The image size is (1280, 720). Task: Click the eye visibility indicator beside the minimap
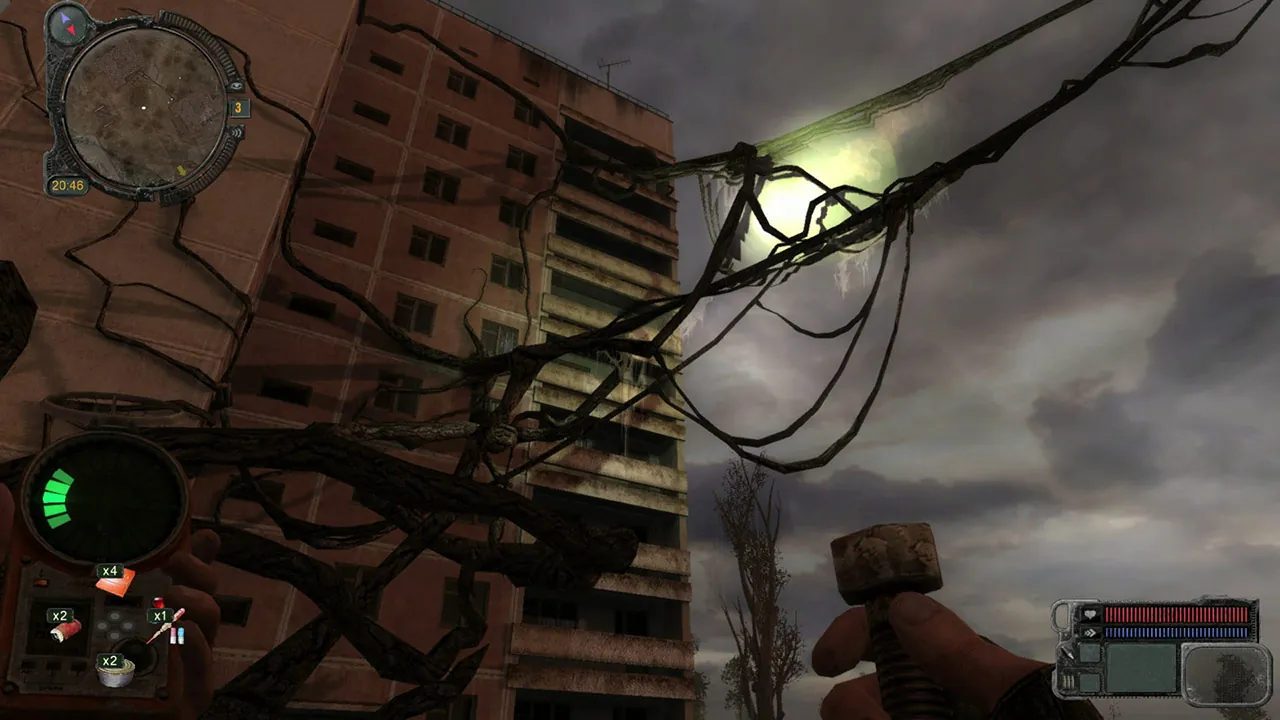point(237,85)
